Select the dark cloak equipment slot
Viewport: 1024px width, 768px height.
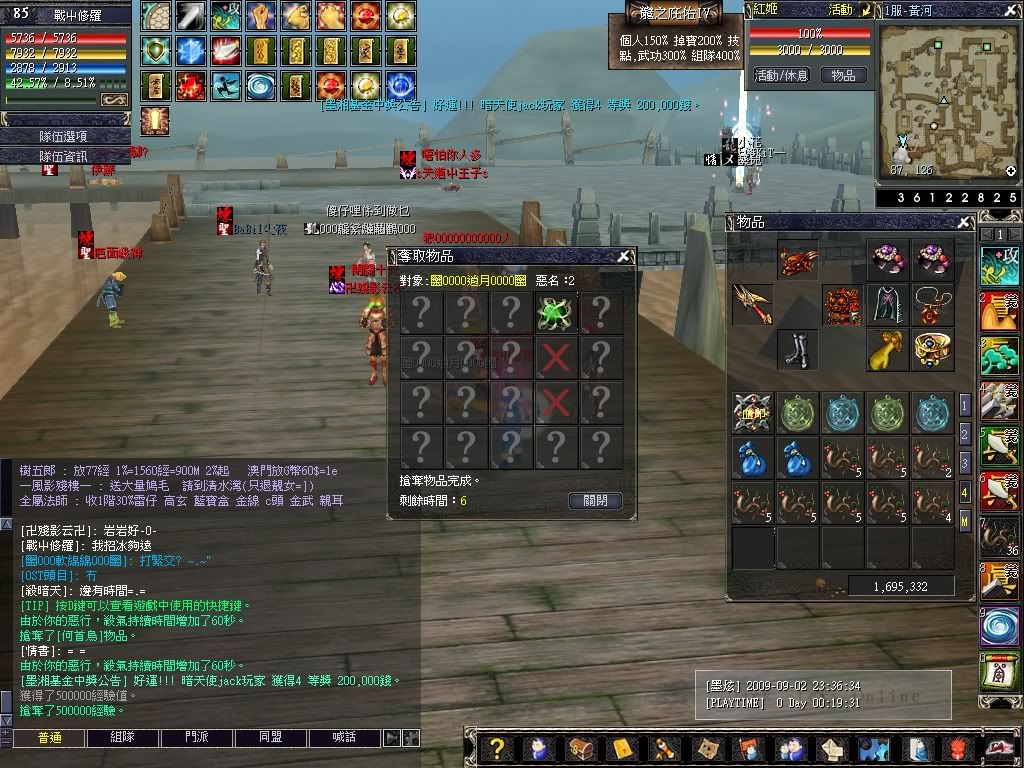887,304
